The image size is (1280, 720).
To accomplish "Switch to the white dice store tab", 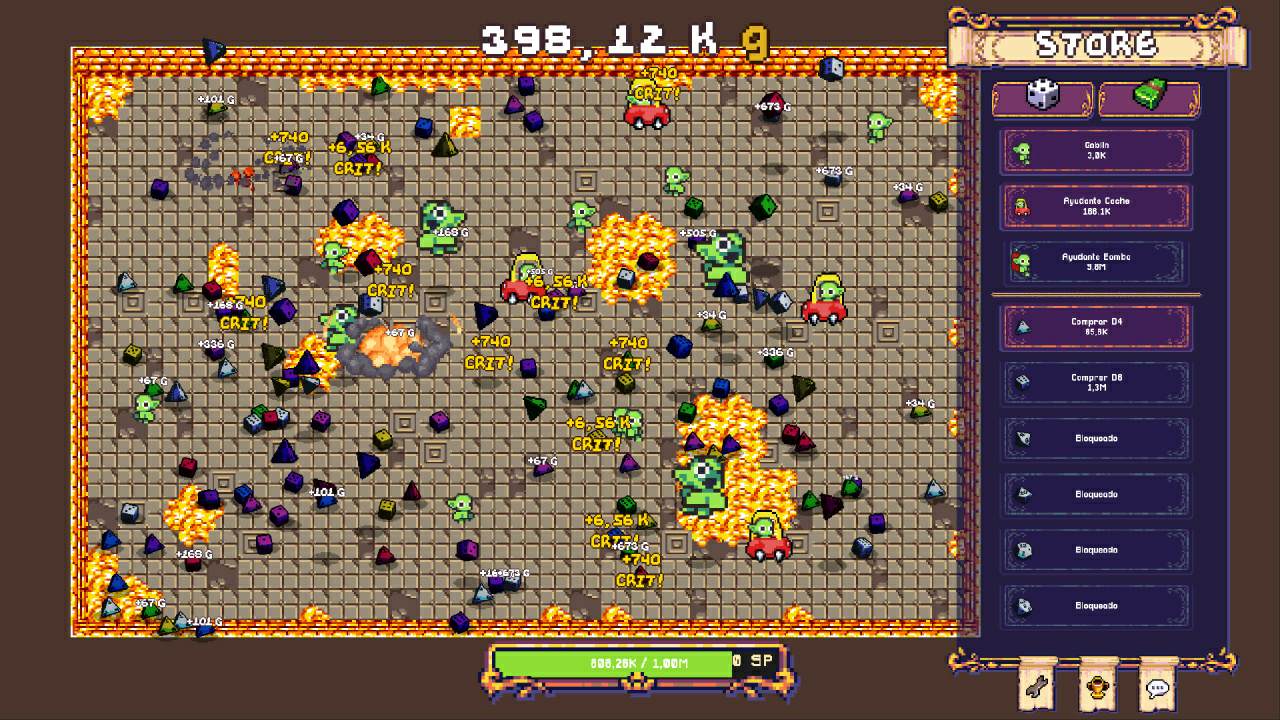I will [x=1042, y=98].
